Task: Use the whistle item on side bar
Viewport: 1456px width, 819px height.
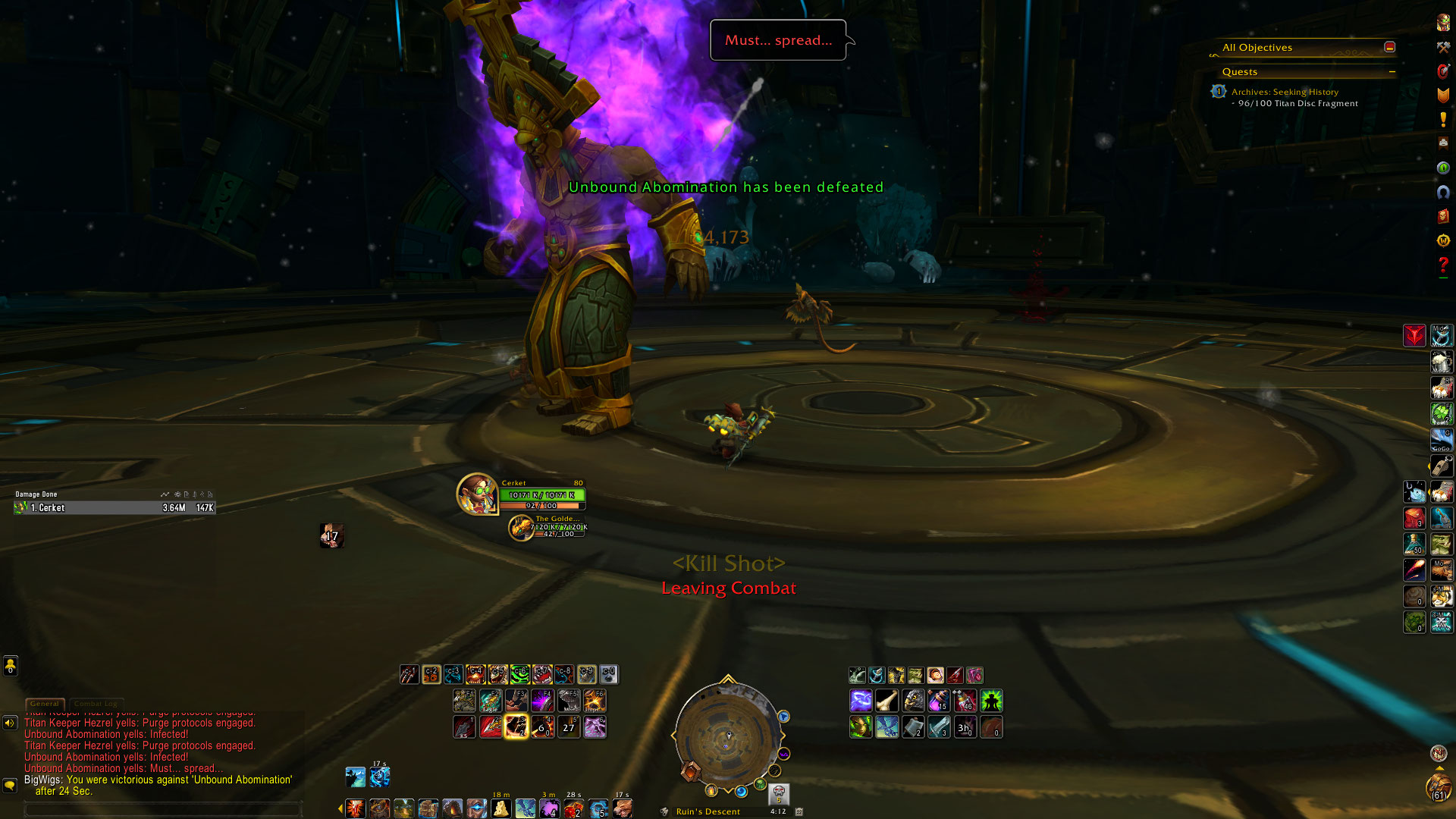Action: click(1441, 466)
